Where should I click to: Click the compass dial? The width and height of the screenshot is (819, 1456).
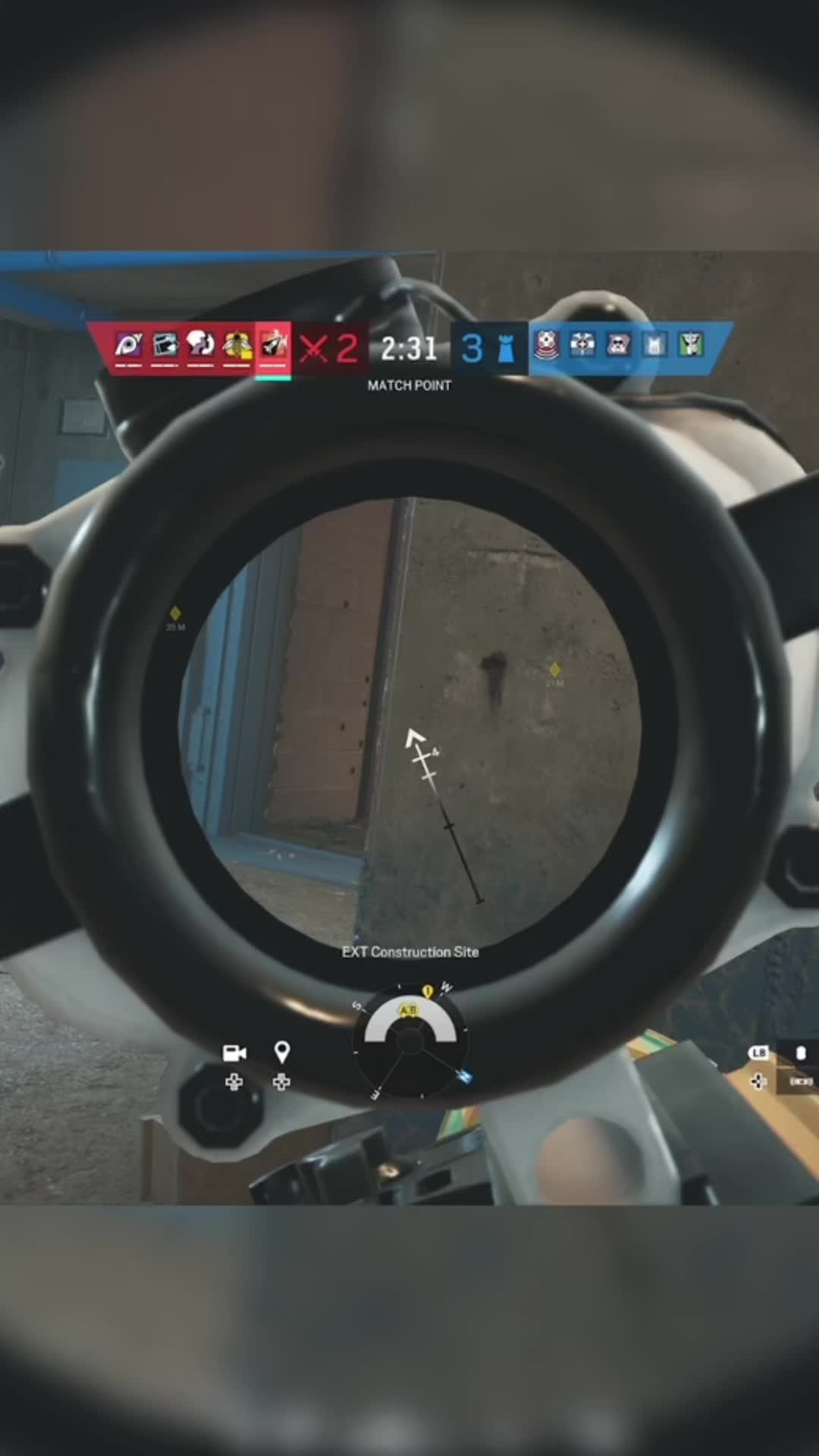(x=410, y=1040)
